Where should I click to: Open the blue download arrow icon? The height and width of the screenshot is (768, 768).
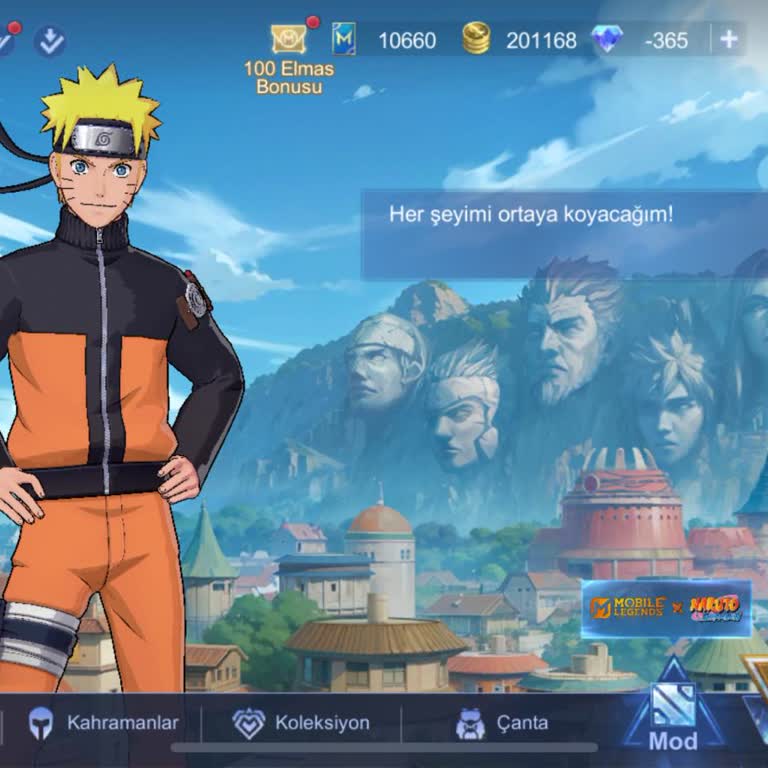49,41
